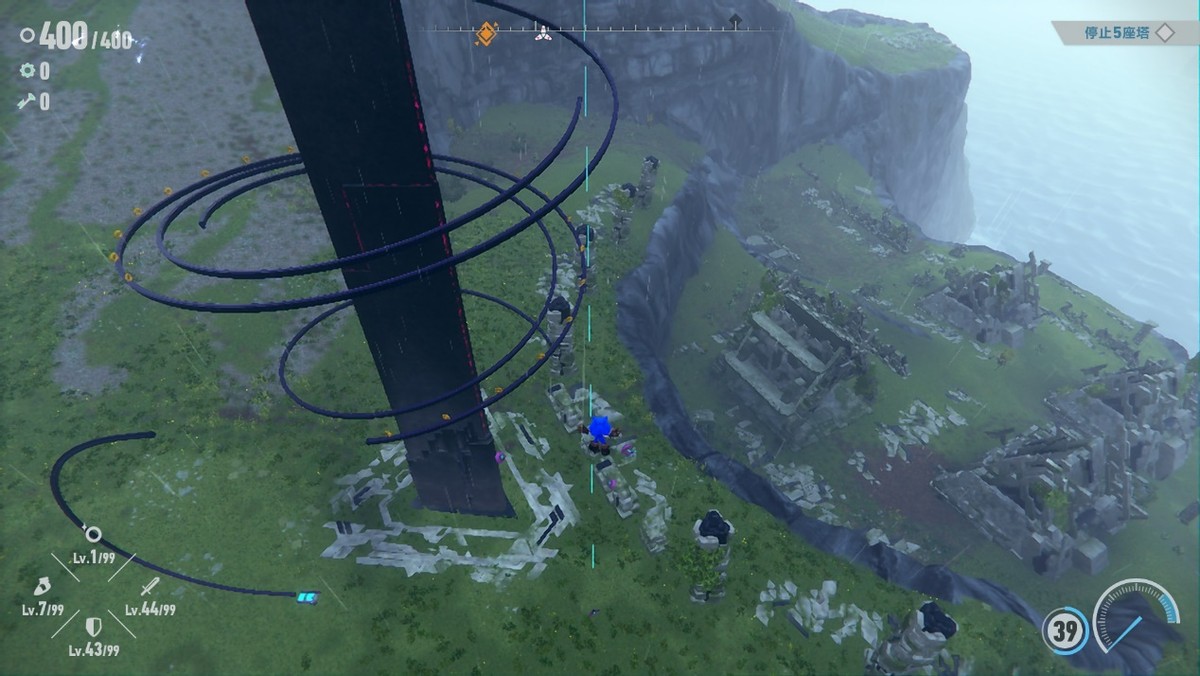Click the white winged compass marker
The image size is (1200, 676).
pyautogui.click(x=542, y=32)
